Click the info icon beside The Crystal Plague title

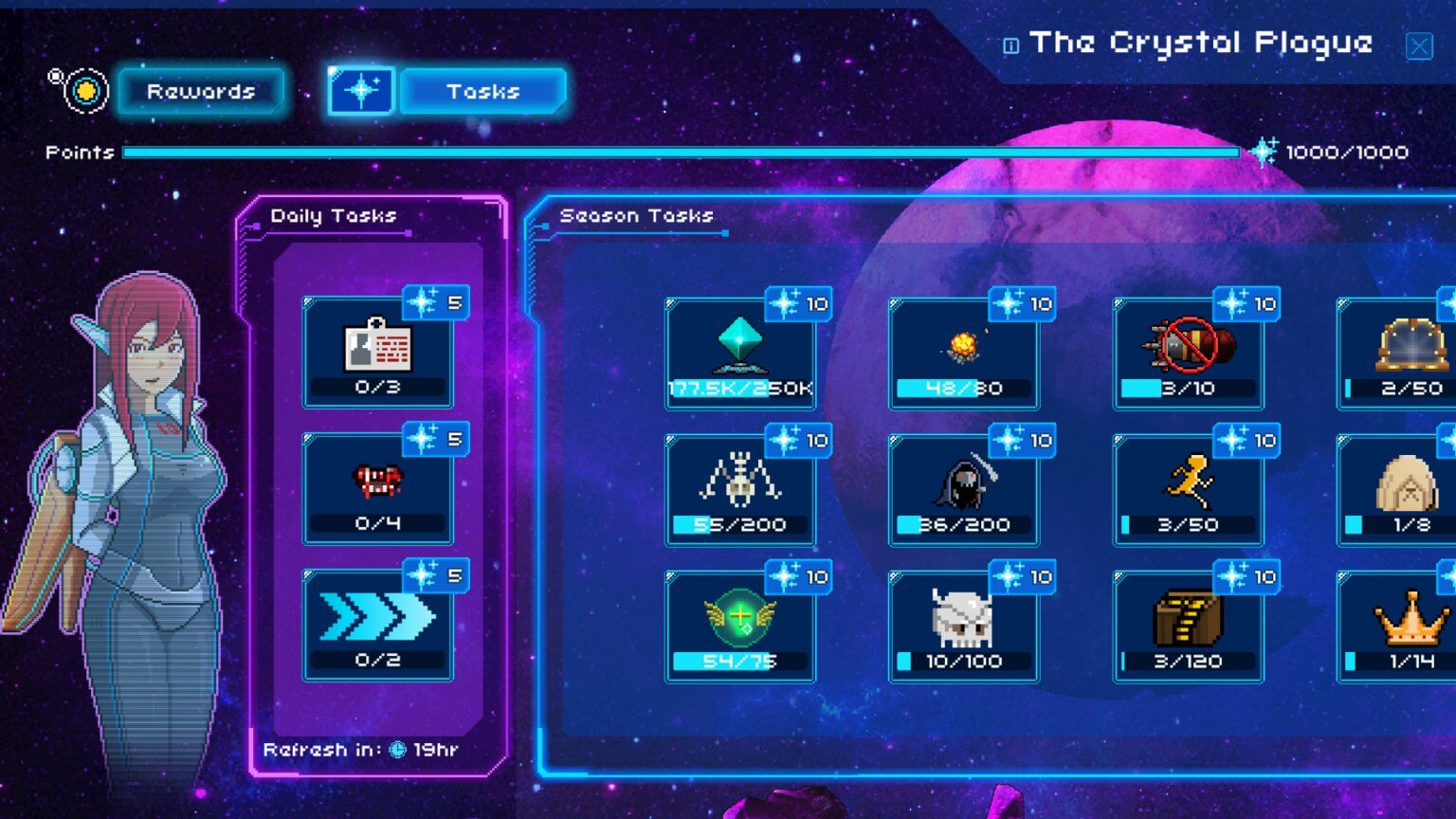1010,44
